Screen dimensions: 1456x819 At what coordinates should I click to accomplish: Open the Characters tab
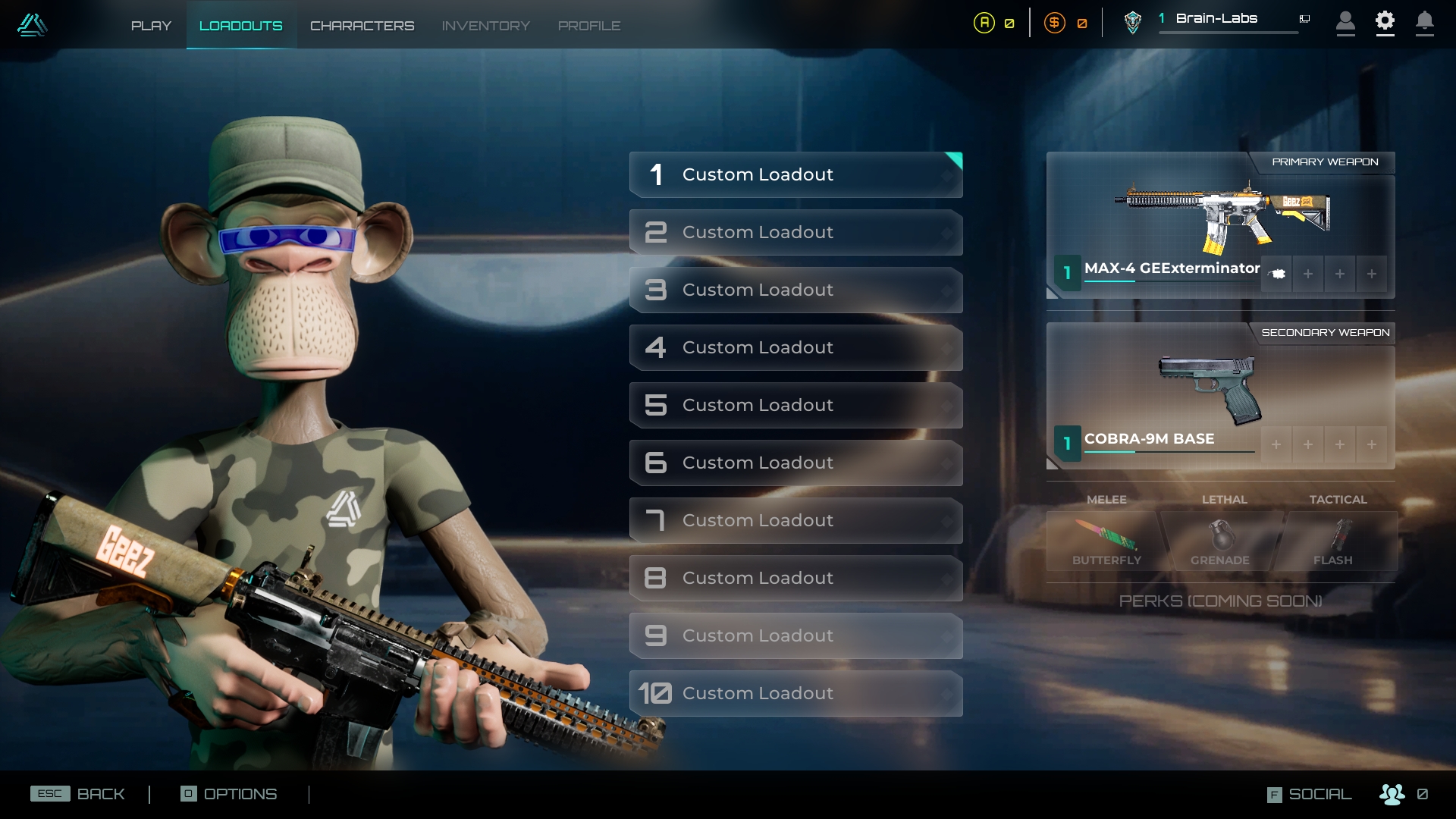pos(362,26)
